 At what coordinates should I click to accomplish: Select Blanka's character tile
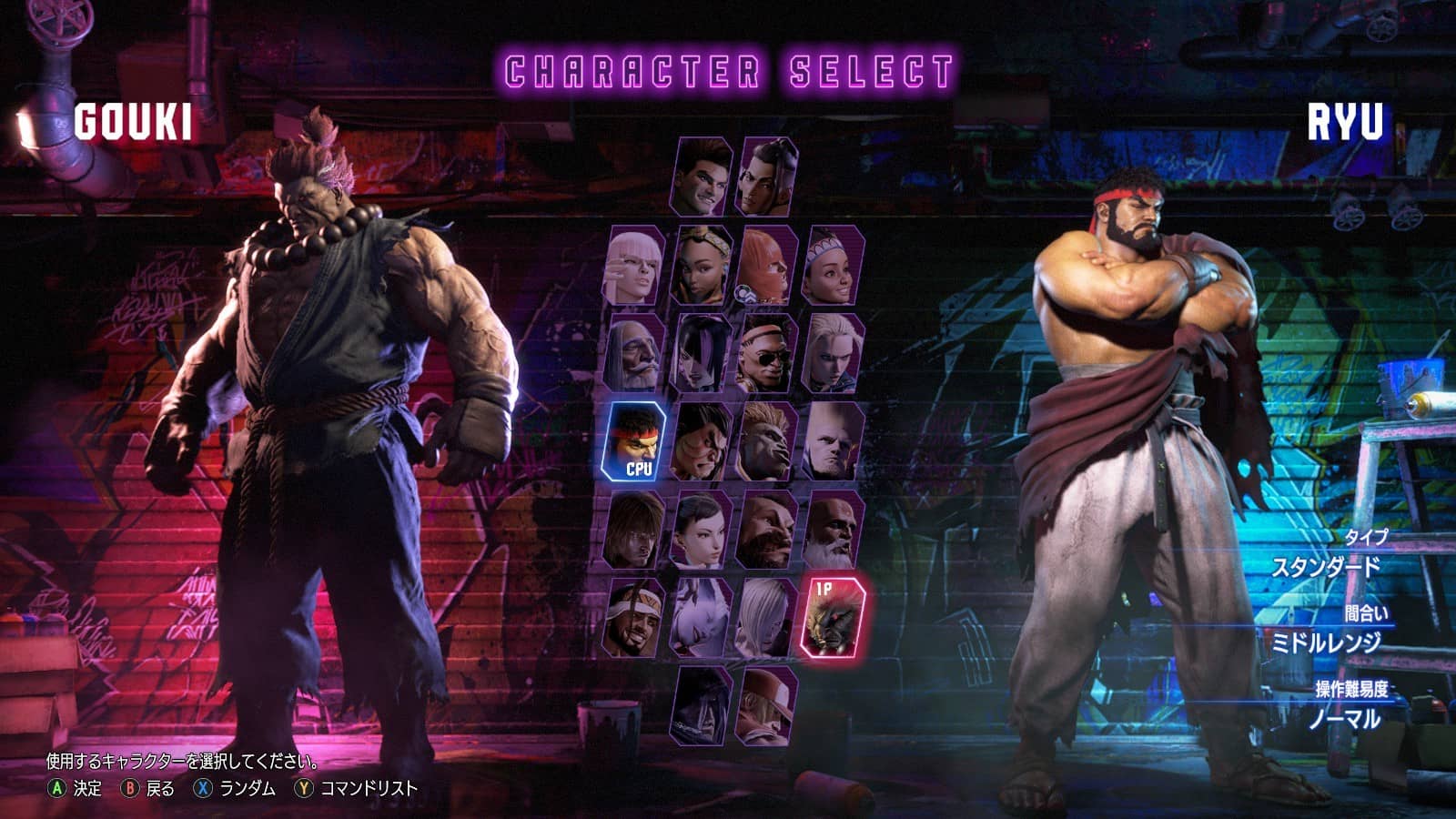[x=767, y=442]
